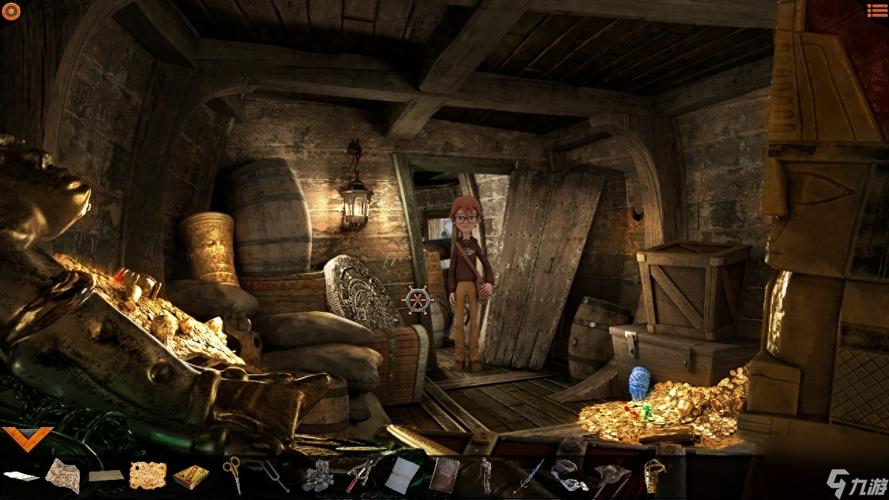Pick the matchbox from the inventory
889x500 pixels.
190,476
